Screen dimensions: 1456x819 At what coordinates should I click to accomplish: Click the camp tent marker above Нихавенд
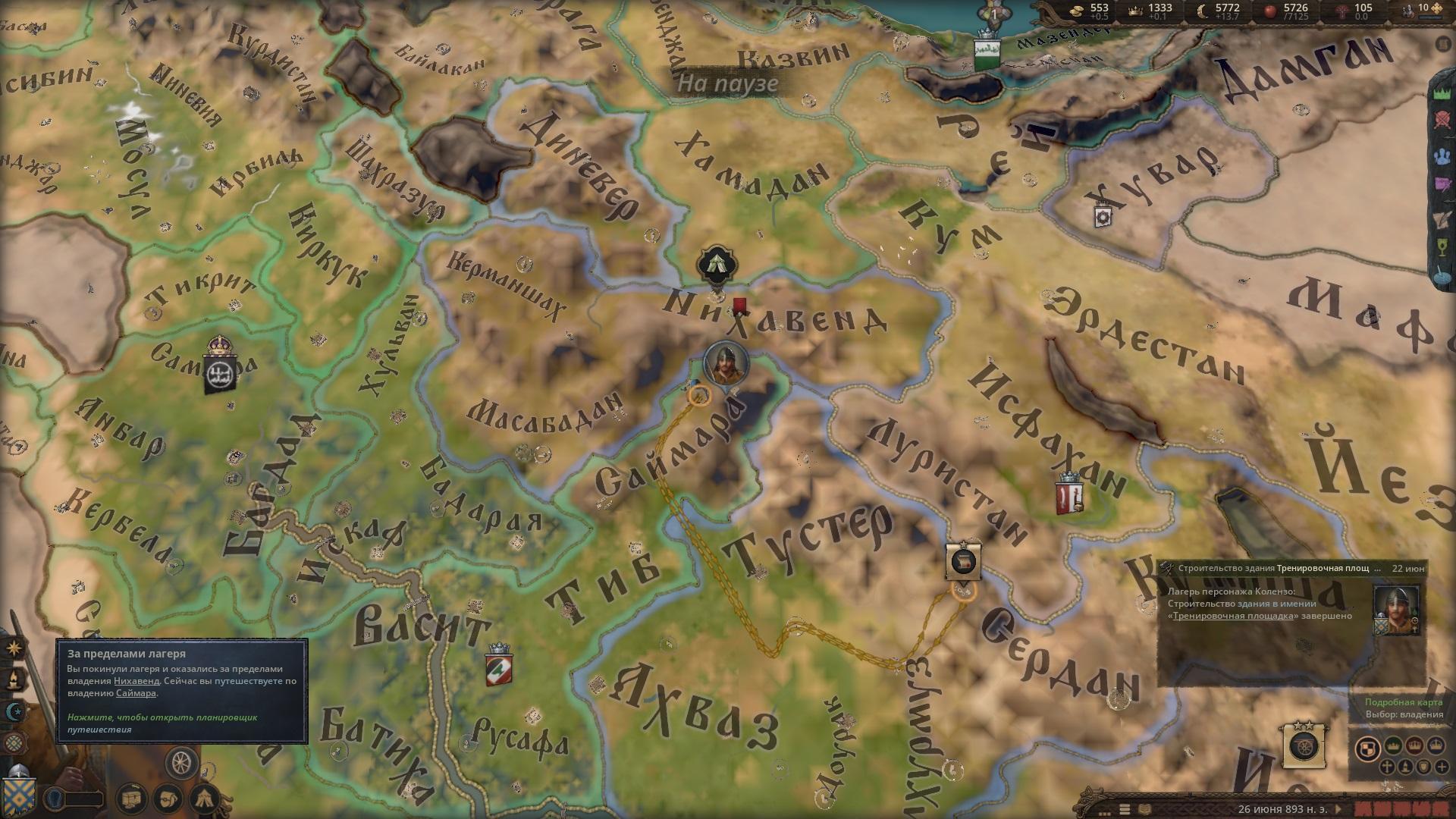(716, 265)
